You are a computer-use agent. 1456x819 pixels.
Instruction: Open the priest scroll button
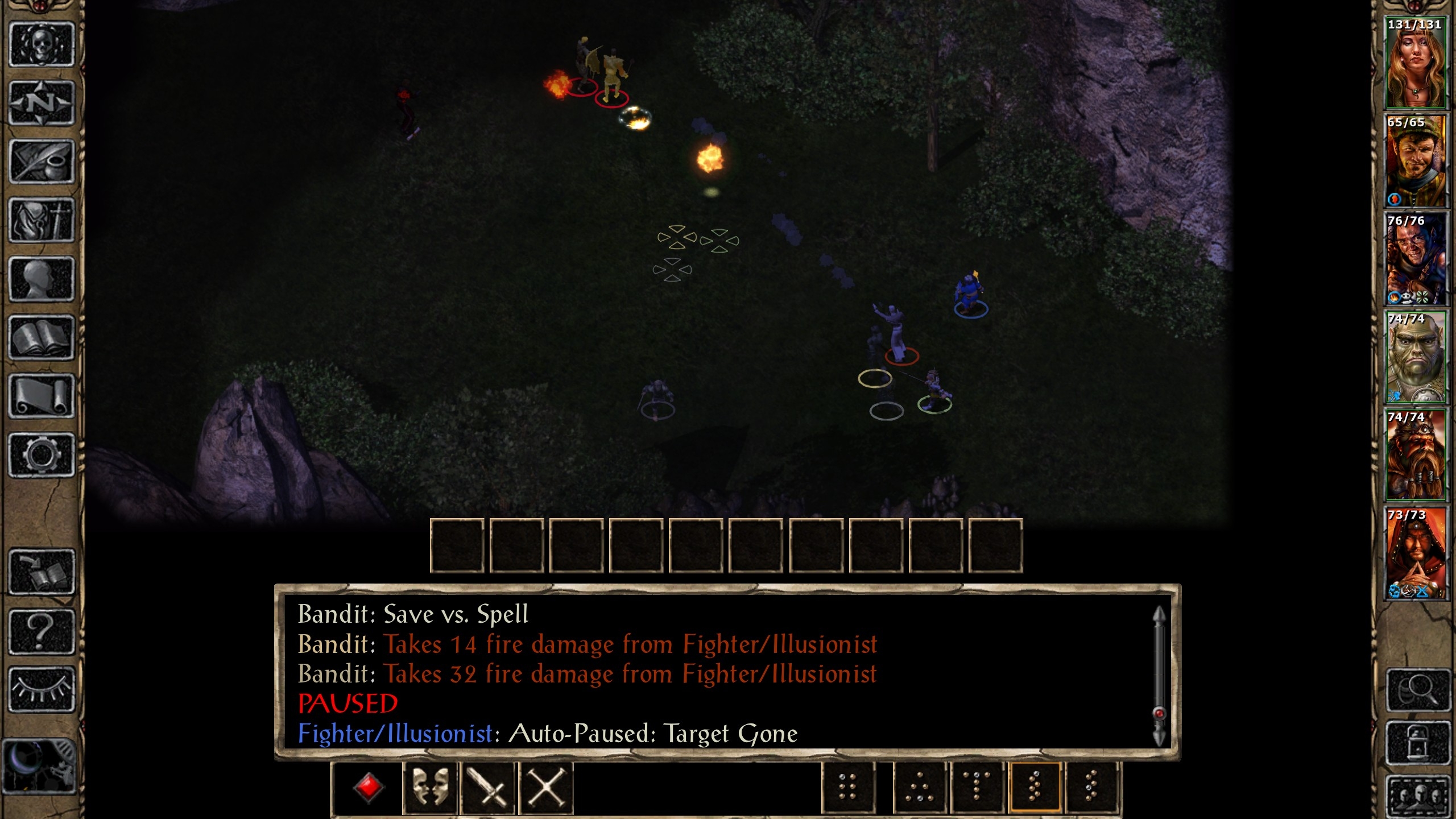click(x=42, y=396)
